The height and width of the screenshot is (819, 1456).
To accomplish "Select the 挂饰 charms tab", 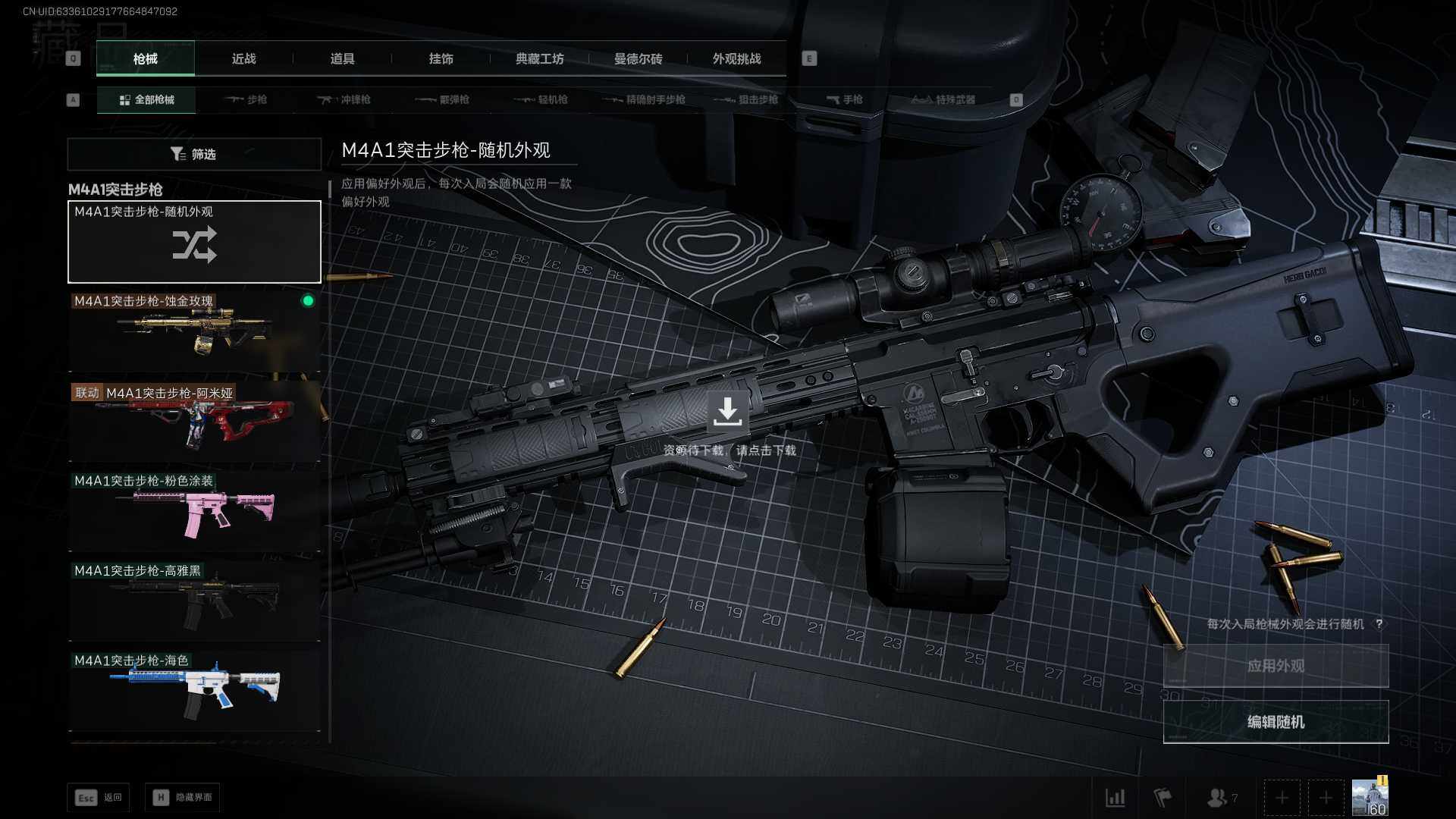I will pos(441,59).
